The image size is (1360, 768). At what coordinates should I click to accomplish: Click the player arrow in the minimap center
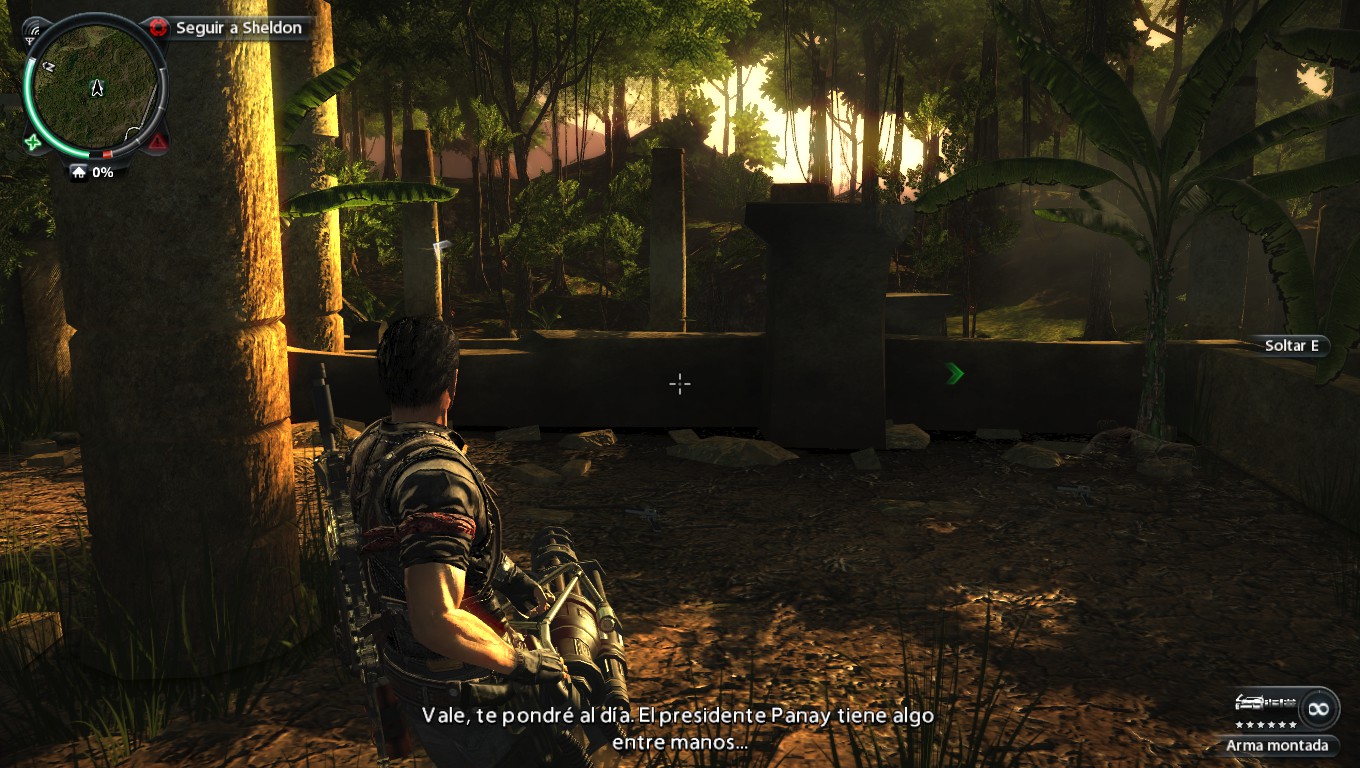pos(97,88)
